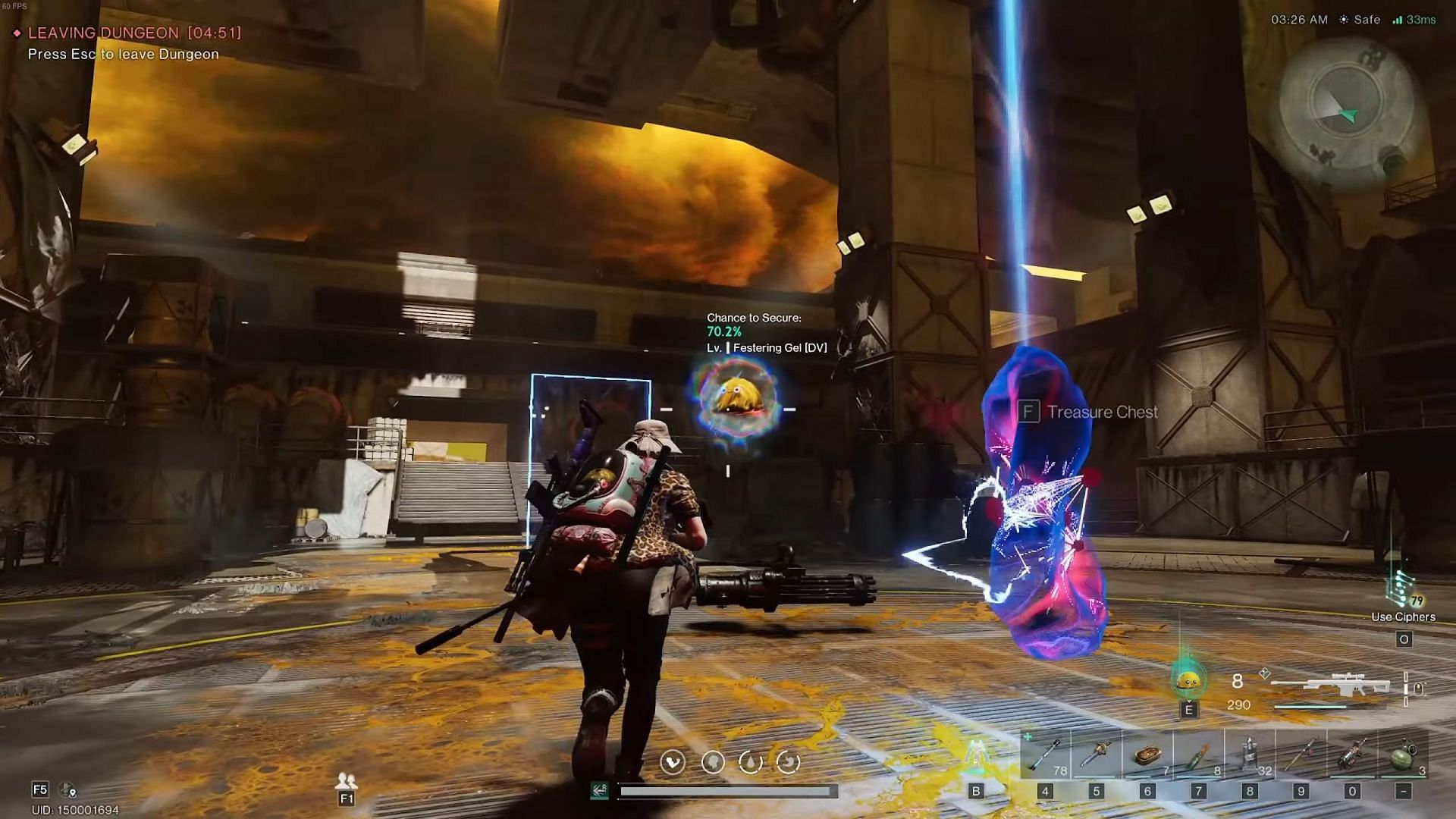Click the head sanity status icon
1456x819 pixels.
pos(712,761)
